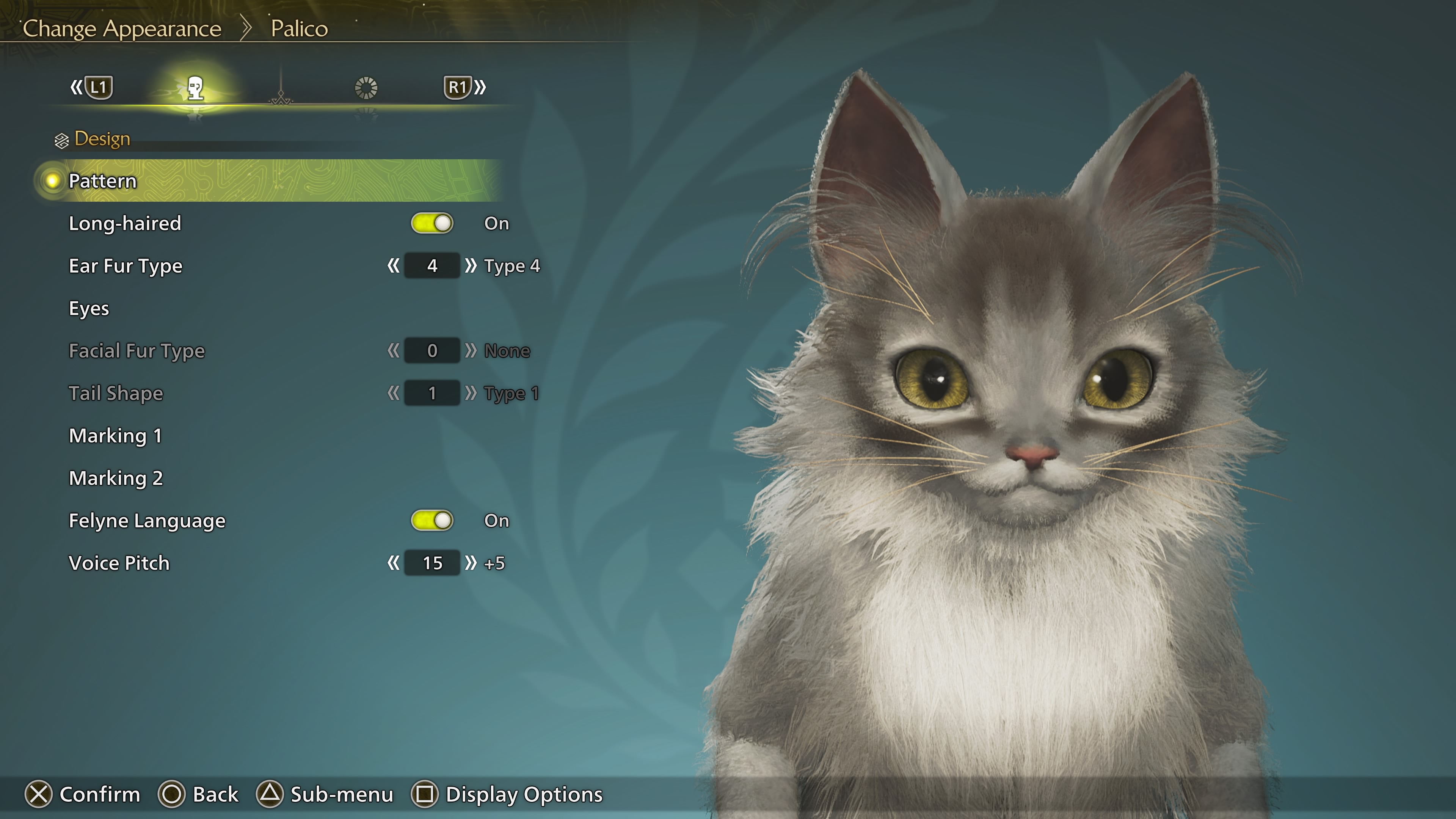The width and height of the screenshot is (1456, 819).
Task: Switch to the head design tab
Action: [196, 88]
